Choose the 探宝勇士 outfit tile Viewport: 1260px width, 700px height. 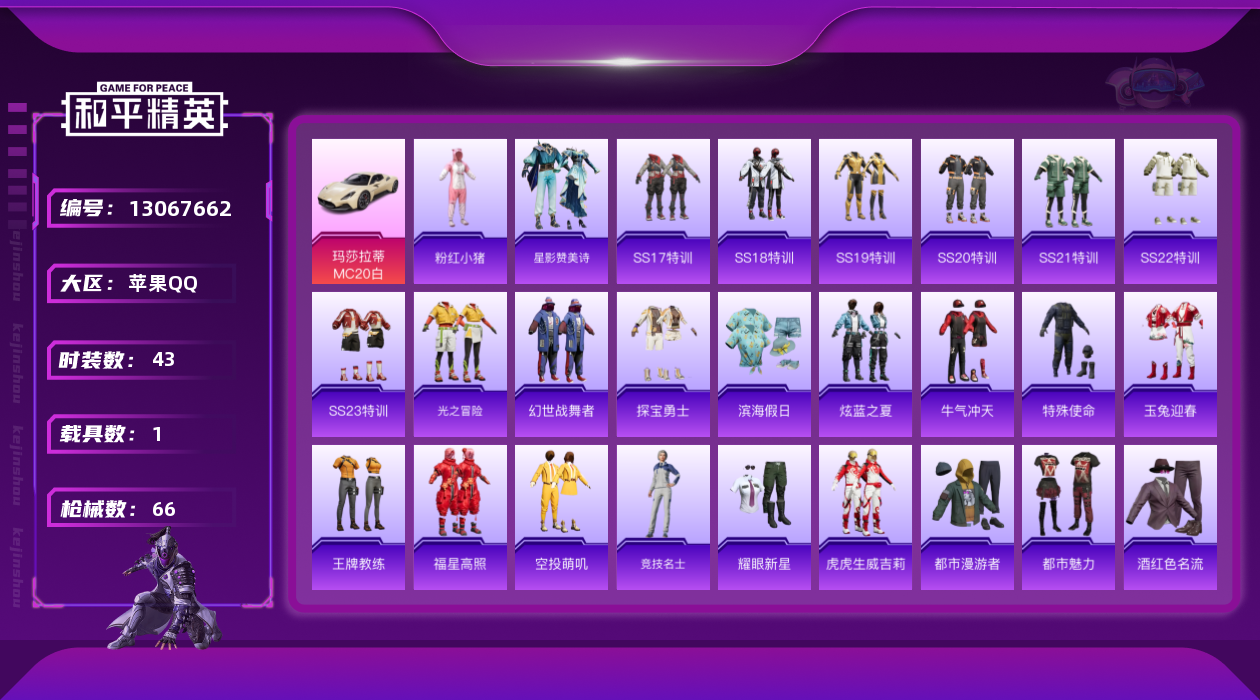click(x=663, y=364)
